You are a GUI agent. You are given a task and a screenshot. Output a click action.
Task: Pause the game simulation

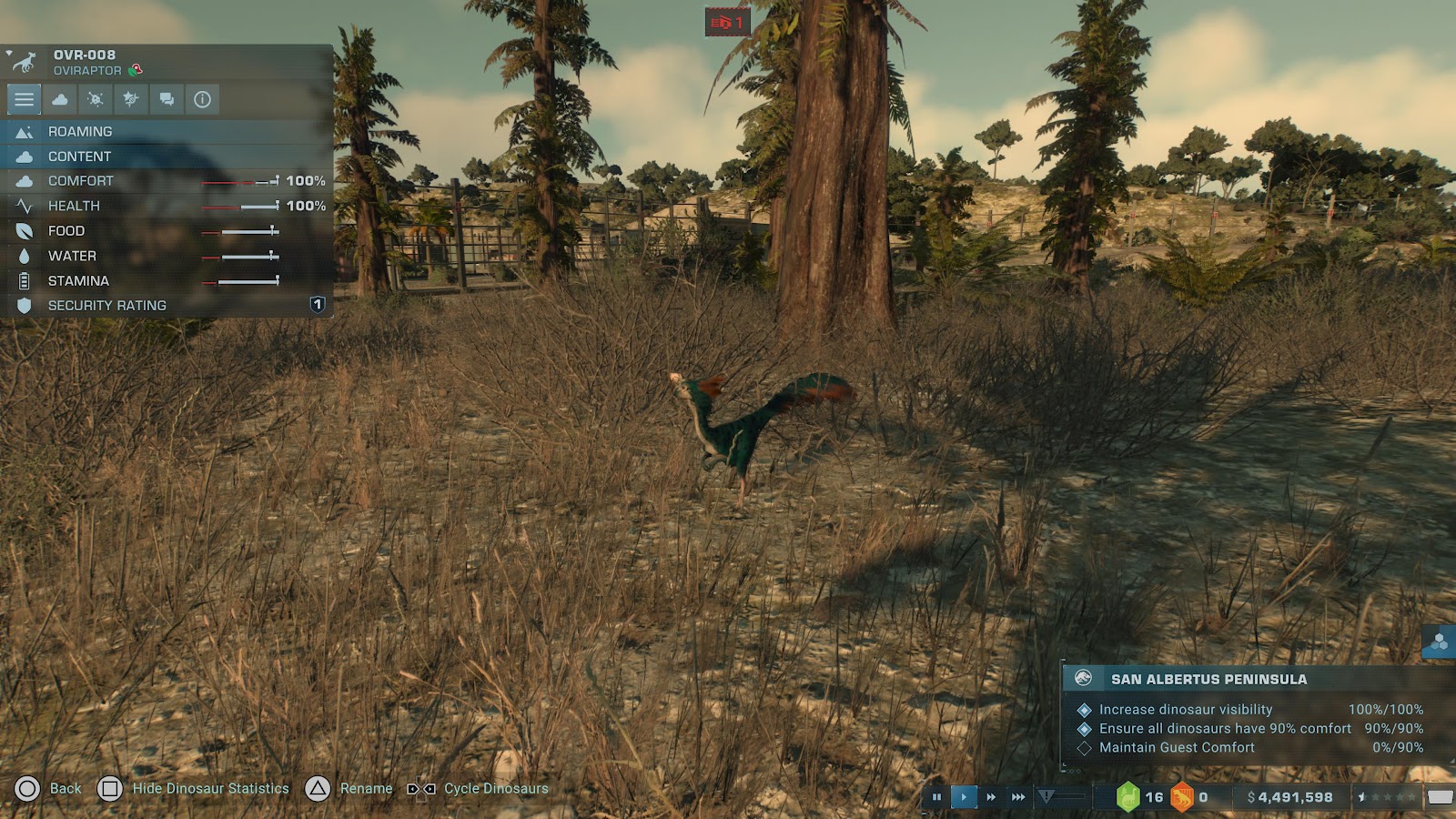pyautogui.click(x=936, y=797)
